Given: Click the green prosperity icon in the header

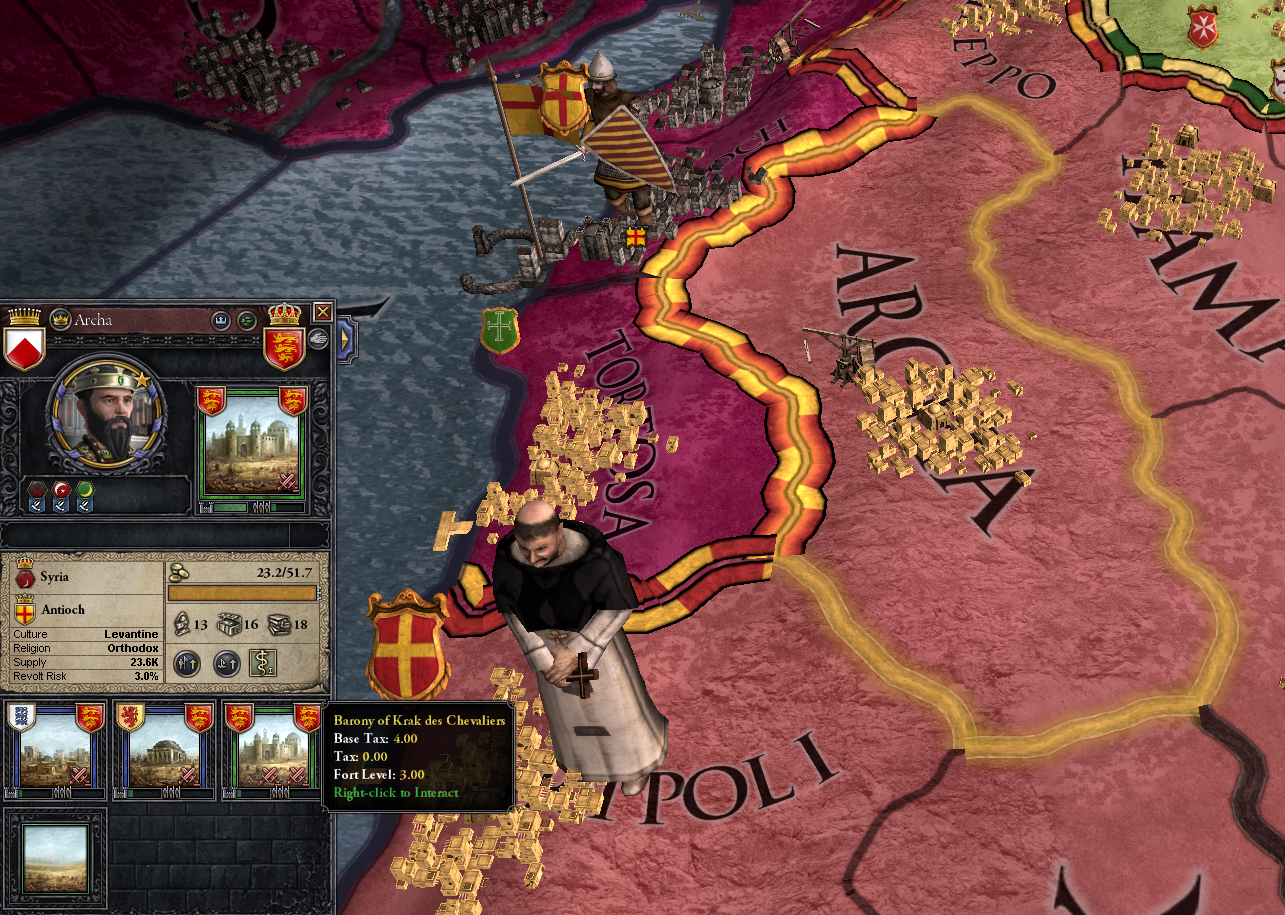Looking at the screenshot, I should click(x=246, y=321).
